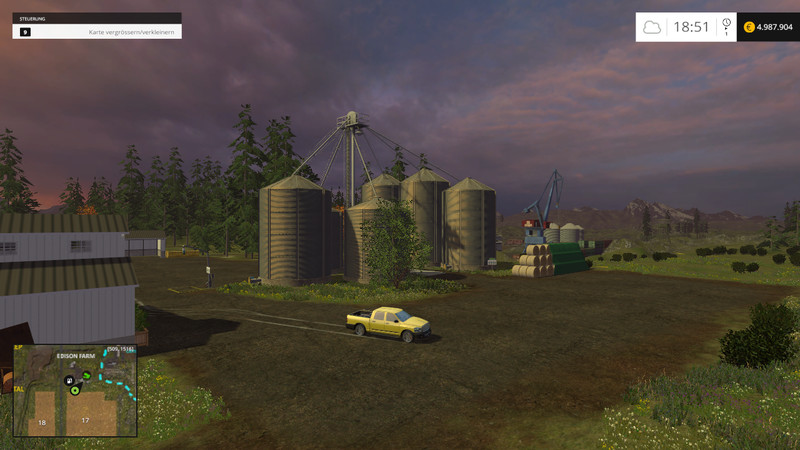Select the green vehicle marker on minimap
The width and height of the screenshot is (800, 450).
pyautogui.click(x=87, y=375)
